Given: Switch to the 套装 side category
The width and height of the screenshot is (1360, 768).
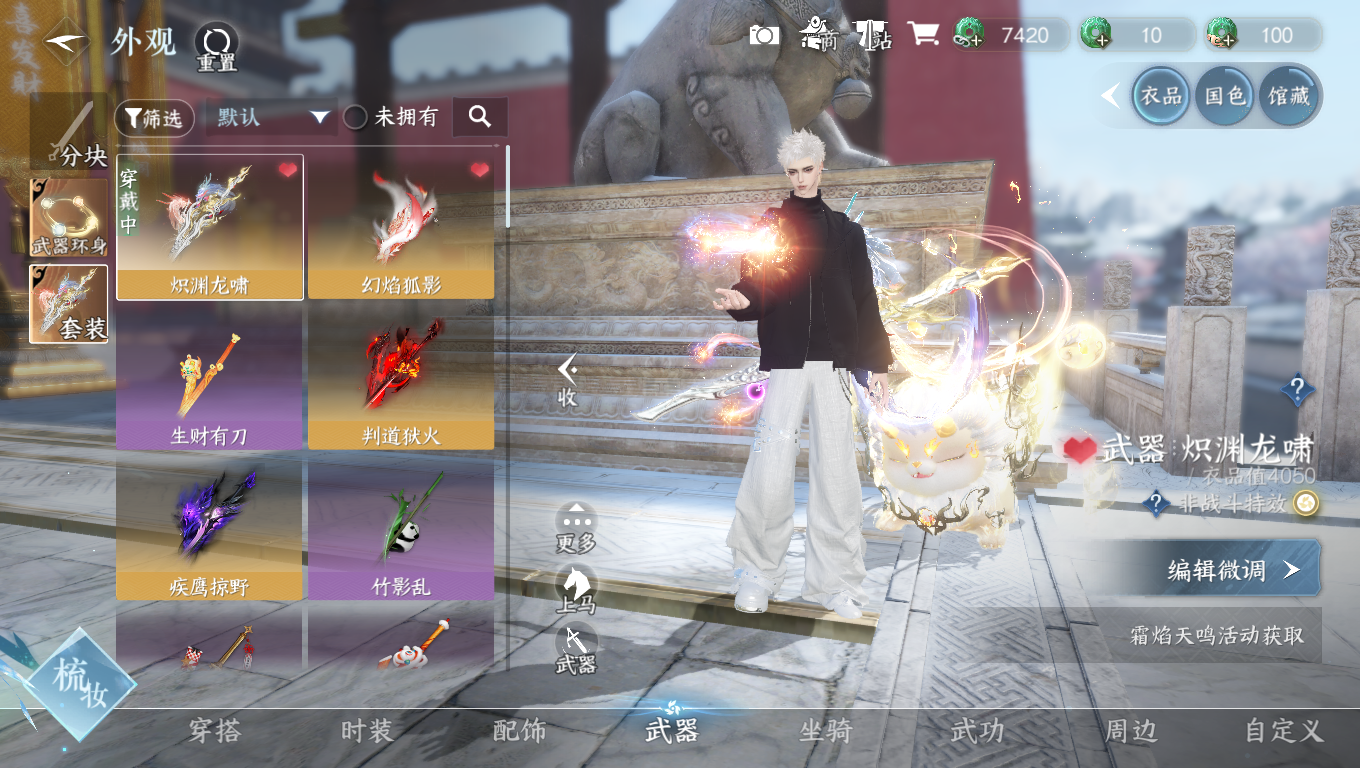Looking at the screenshot, I should [x=69, y=304].
